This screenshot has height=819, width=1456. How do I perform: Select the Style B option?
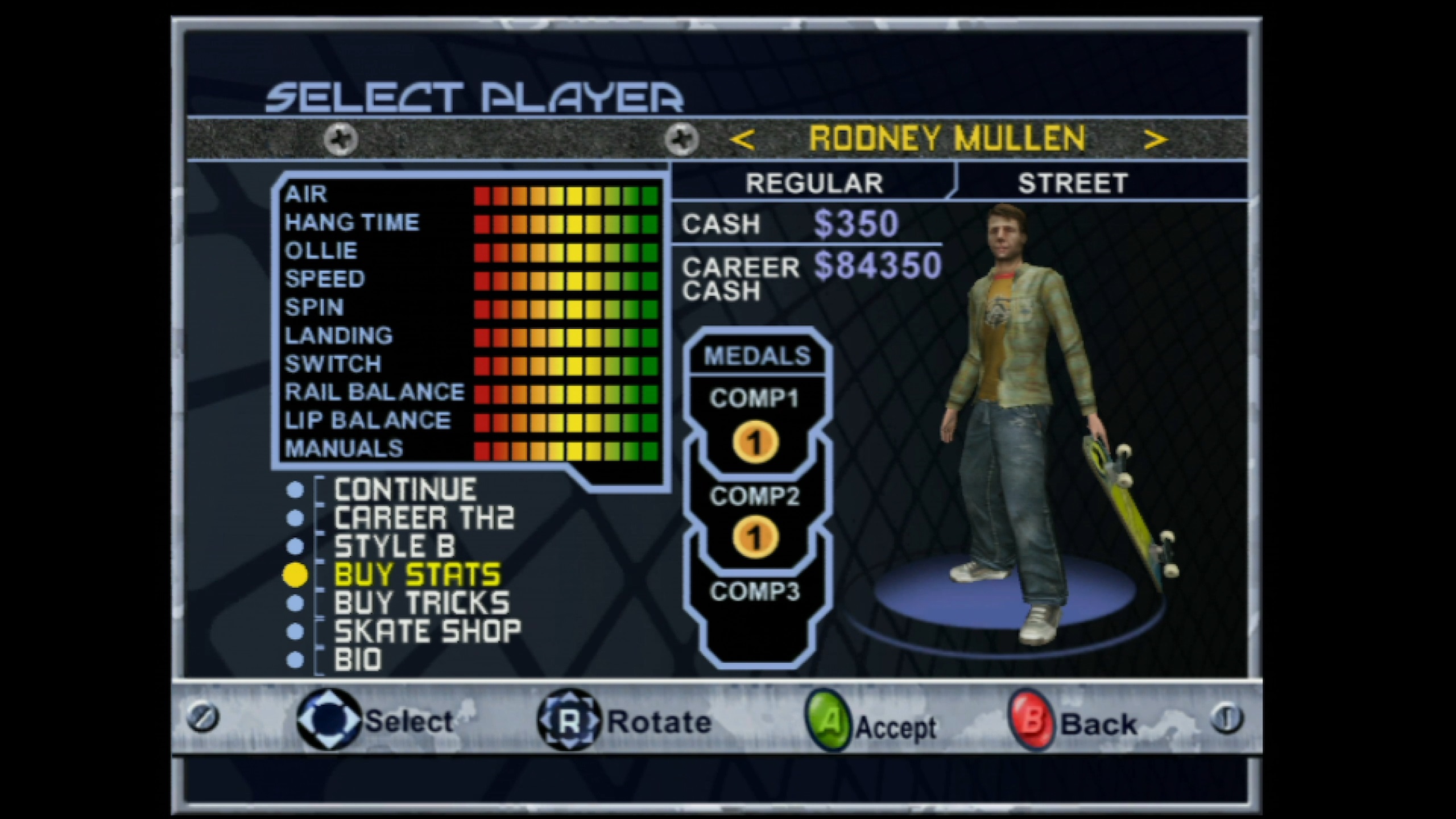(x=395, y=547)
